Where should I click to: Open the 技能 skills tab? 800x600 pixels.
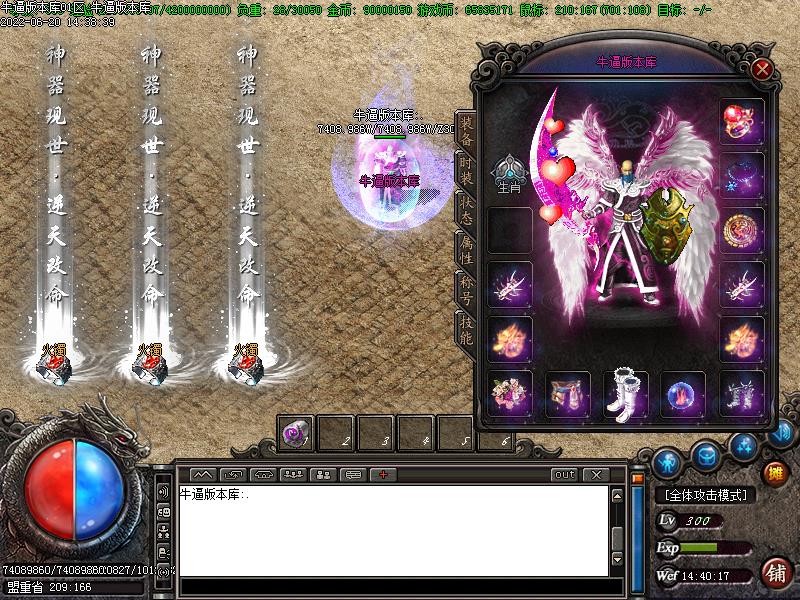tap(466, 329)
